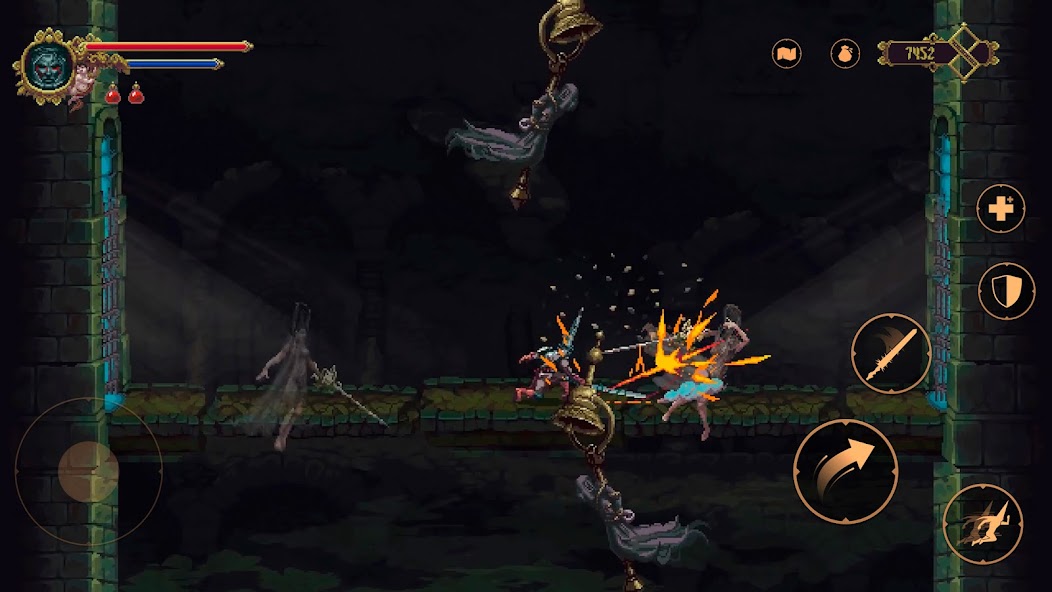Screen dimensions: 1052x592
Task: Tap the sword attack button
Action: click(x=891, y=354)
